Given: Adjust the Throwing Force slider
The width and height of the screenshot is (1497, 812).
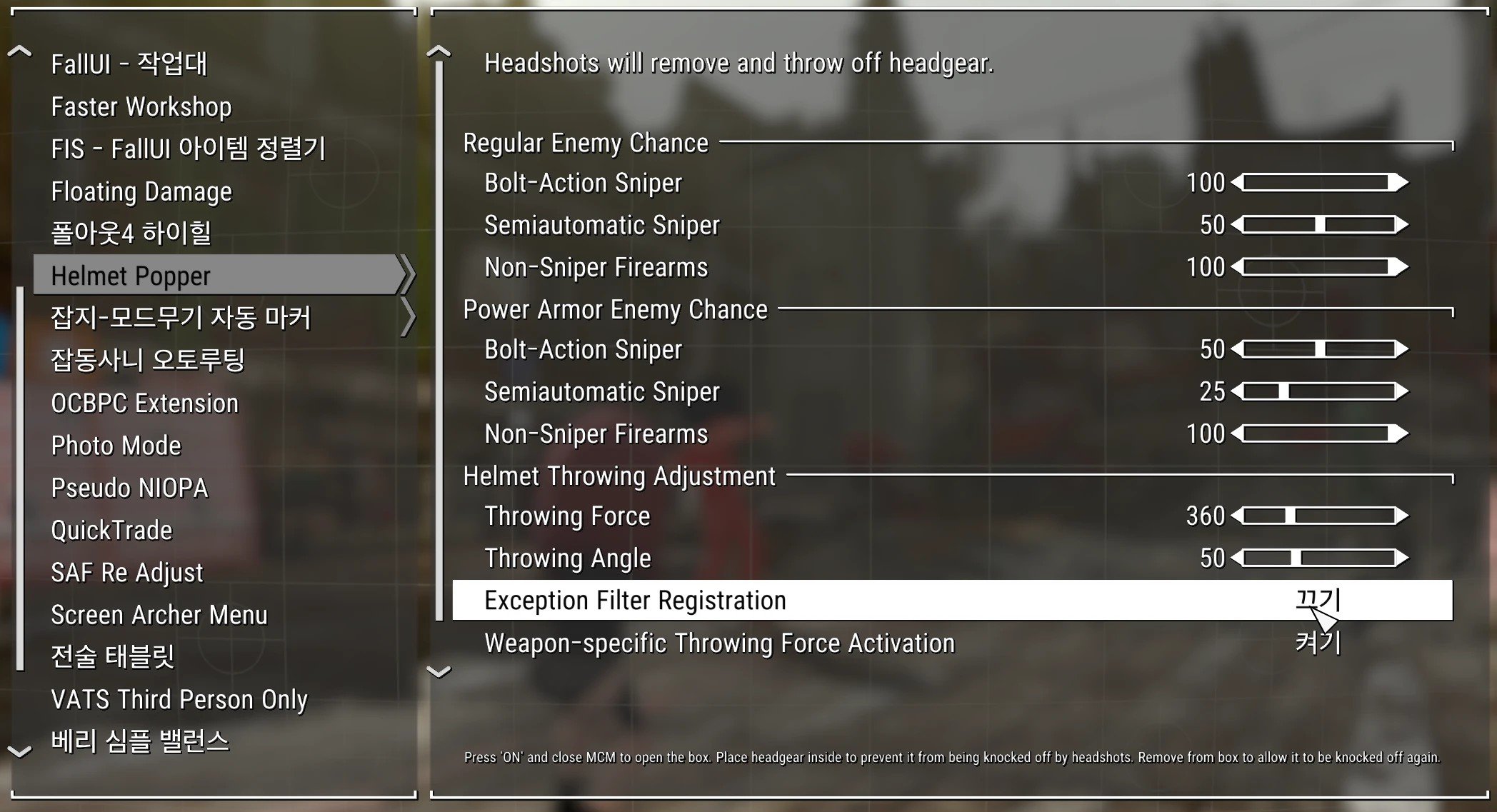Looking at the screenshot, I should click(1319, 516).
